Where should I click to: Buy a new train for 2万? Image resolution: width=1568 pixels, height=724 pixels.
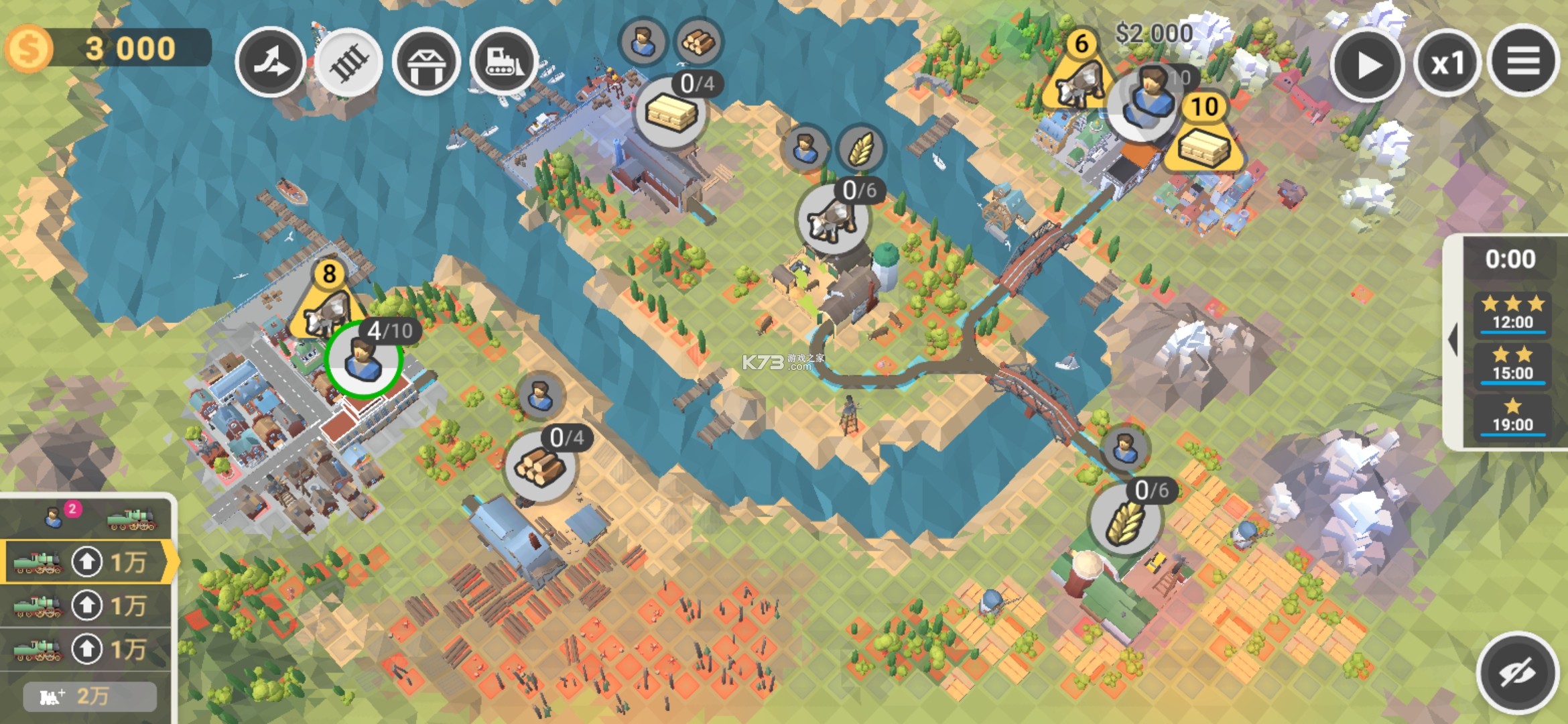coord(90,697)
